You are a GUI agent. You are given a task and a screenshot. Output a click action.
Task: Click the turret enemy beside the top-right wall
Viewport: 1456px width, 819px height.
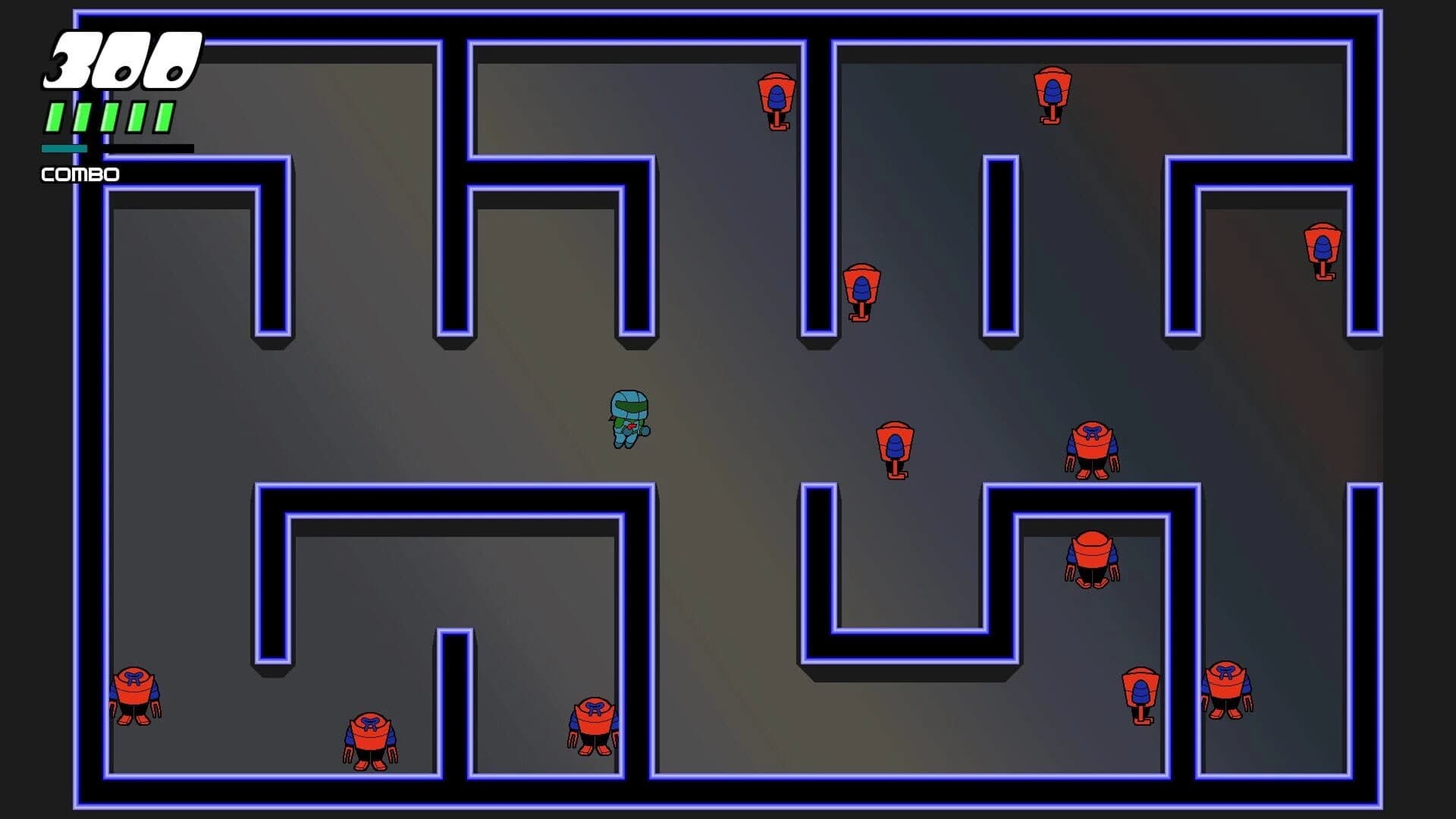(x=1051, y=95)
